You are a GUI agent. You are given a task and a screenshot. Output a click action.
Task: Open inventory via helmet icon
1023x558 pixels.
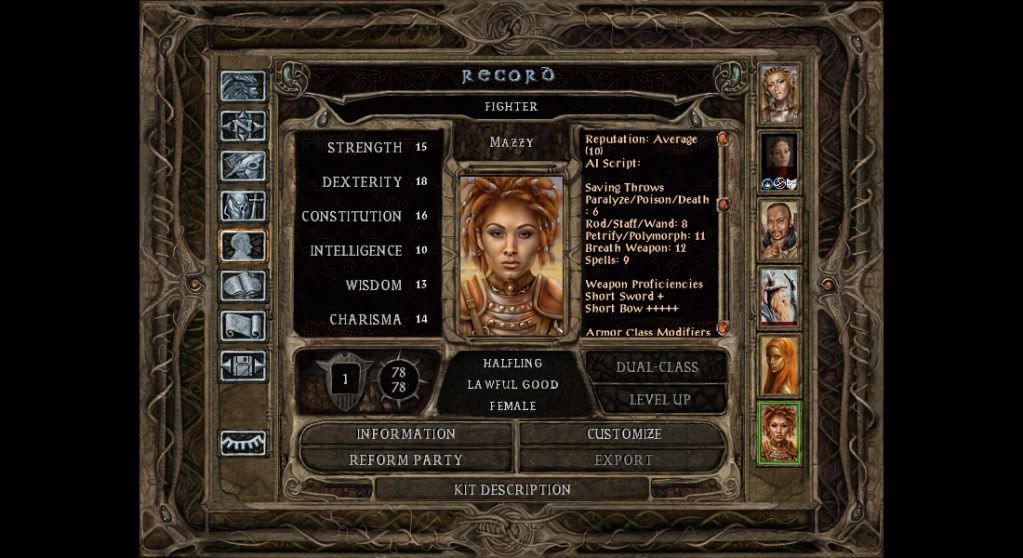click(243, 207)
